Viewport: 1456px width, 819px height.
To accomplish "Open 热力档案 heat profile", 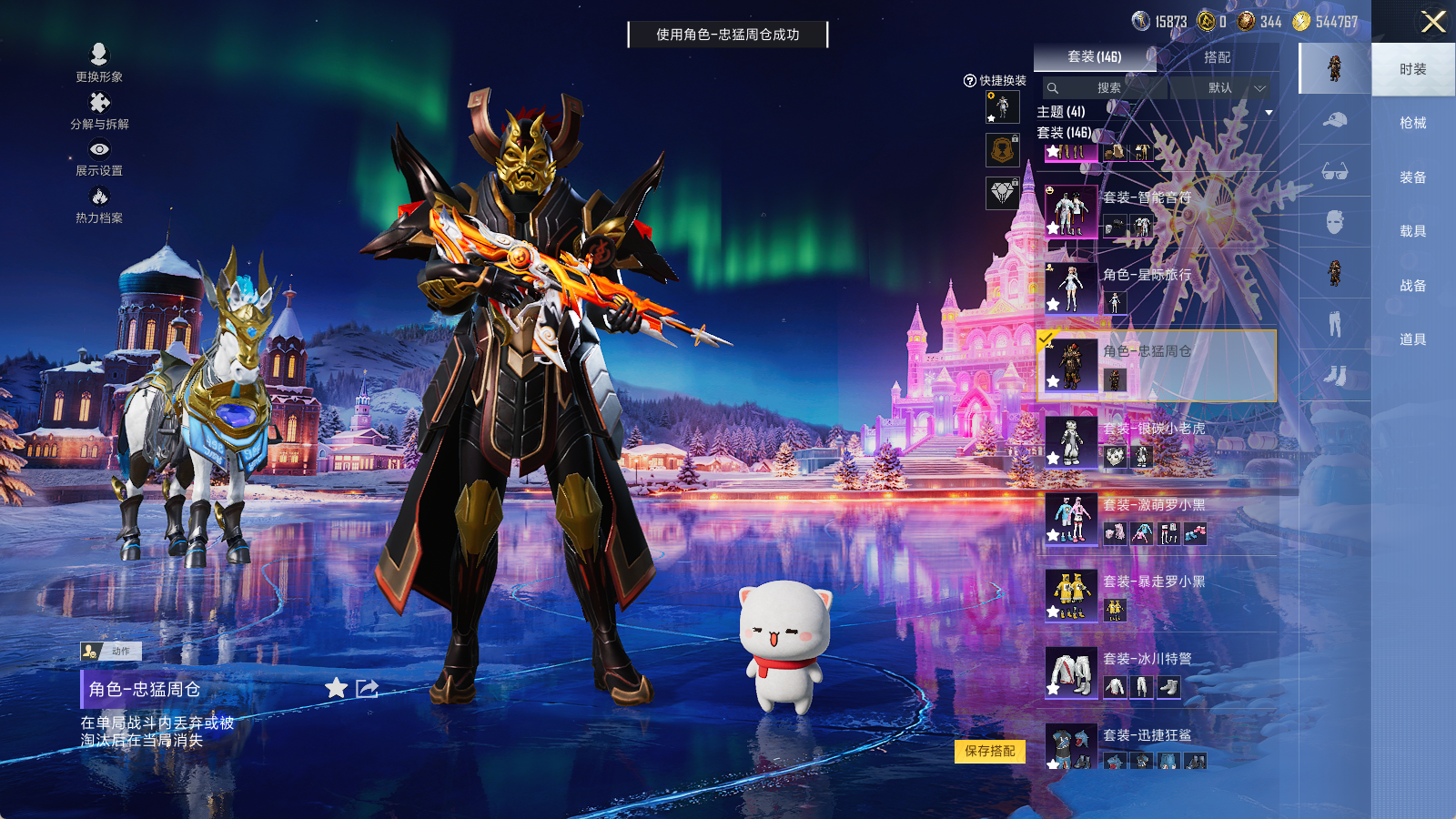I will (99, 205).
